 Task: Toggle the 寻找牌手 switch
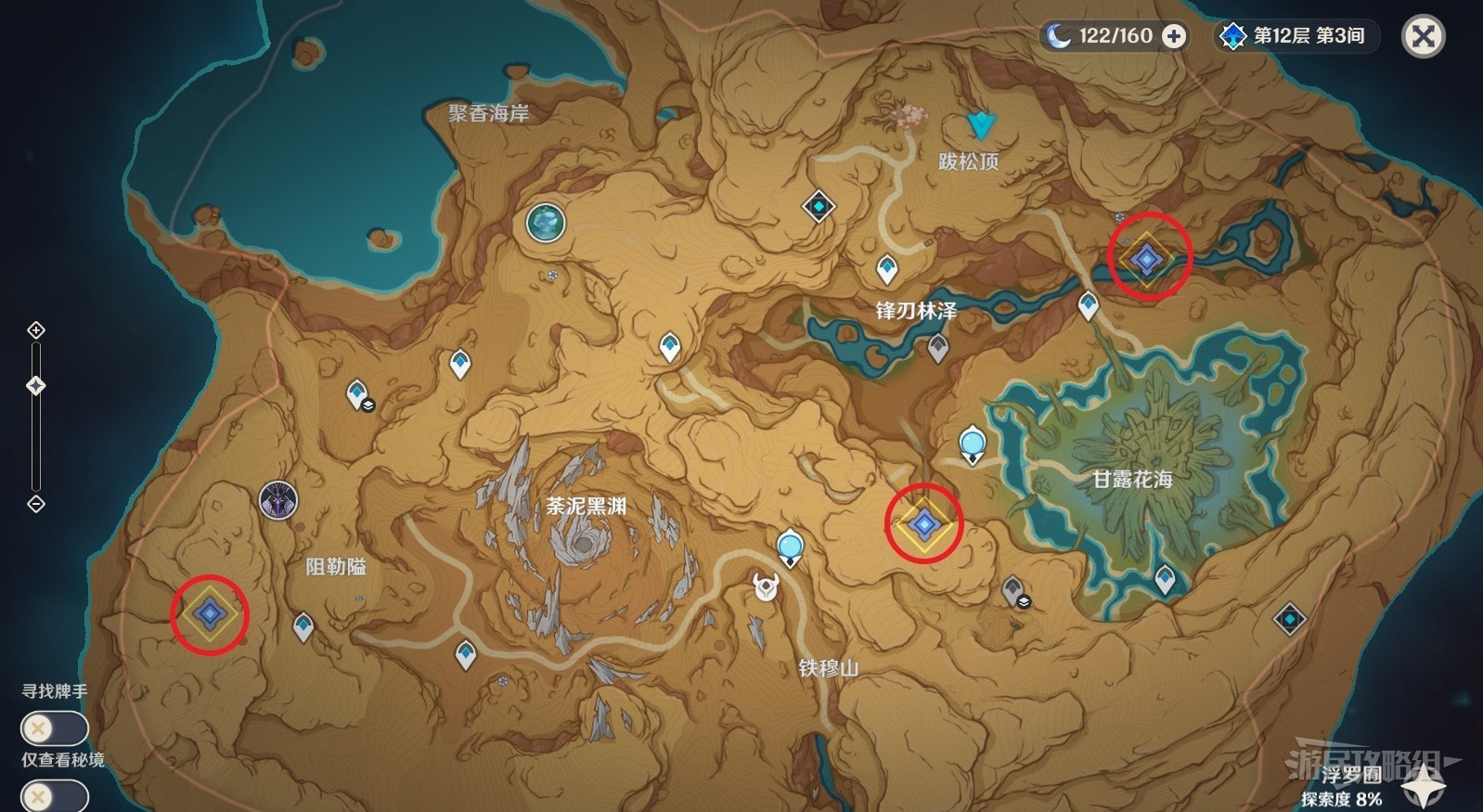point(54,728)
